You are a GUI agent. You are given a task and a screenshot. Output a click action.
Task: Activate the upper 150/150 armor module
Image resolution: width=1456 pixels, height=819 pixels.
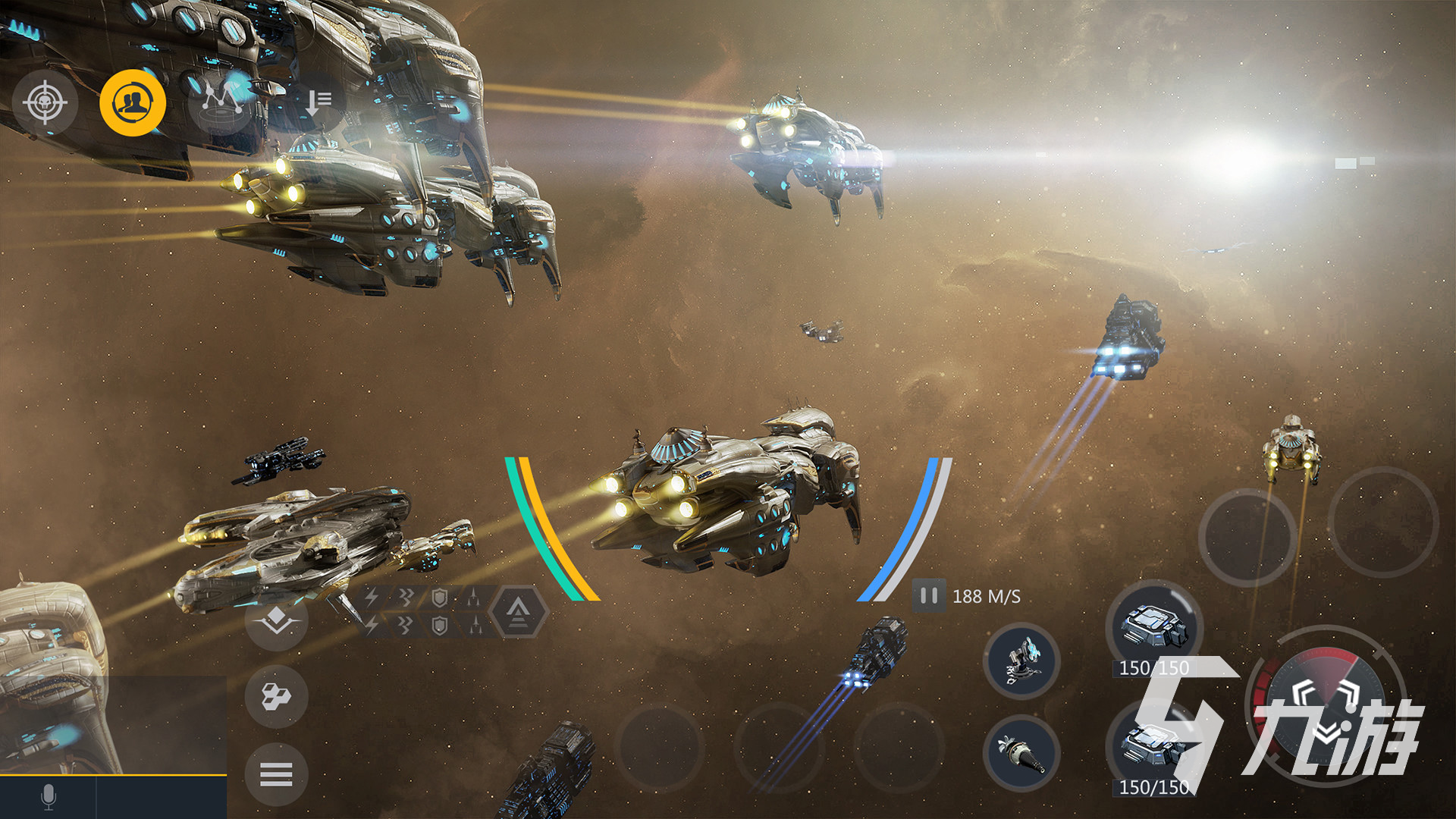(1153, 628)
